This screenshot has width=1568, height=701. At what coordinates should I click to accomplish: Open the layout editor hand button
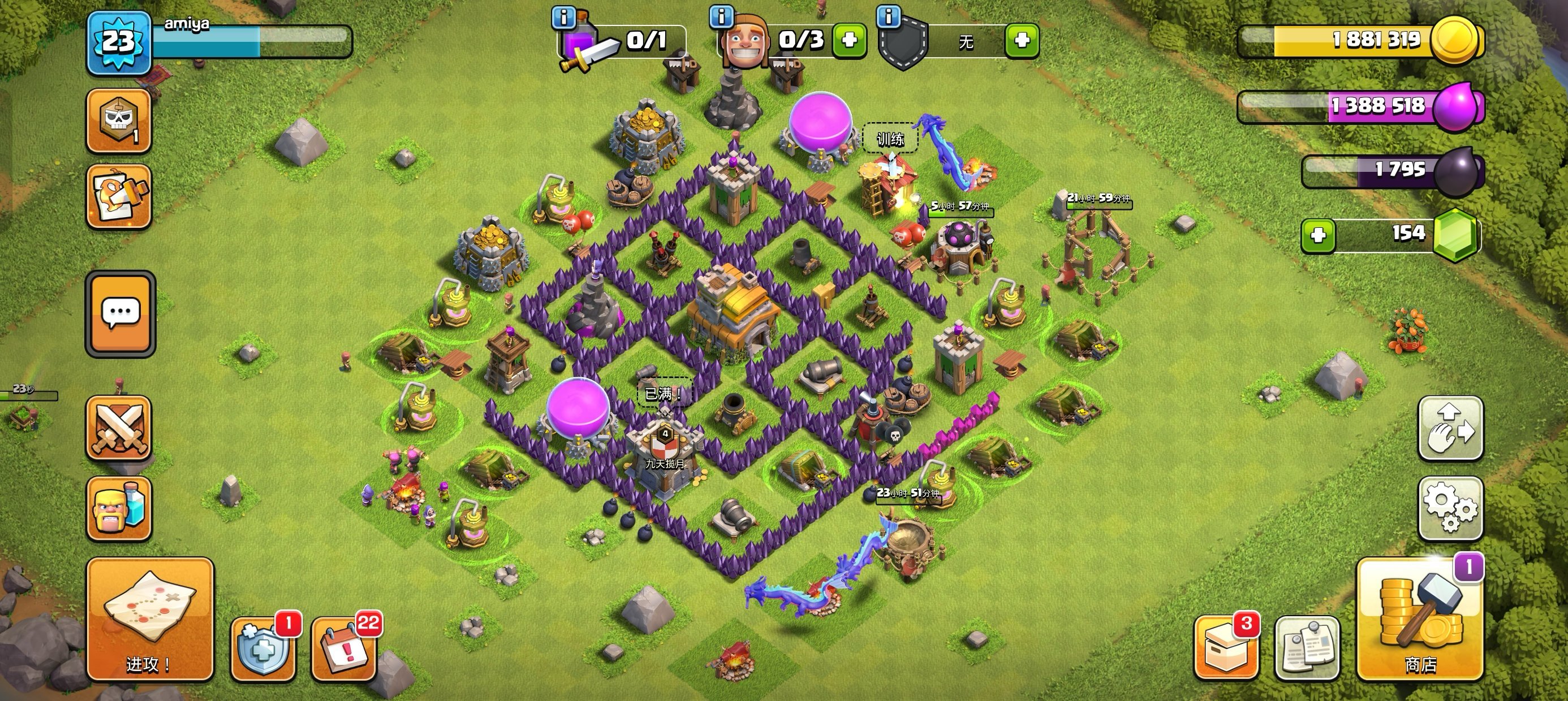[x=1450, y=428]
